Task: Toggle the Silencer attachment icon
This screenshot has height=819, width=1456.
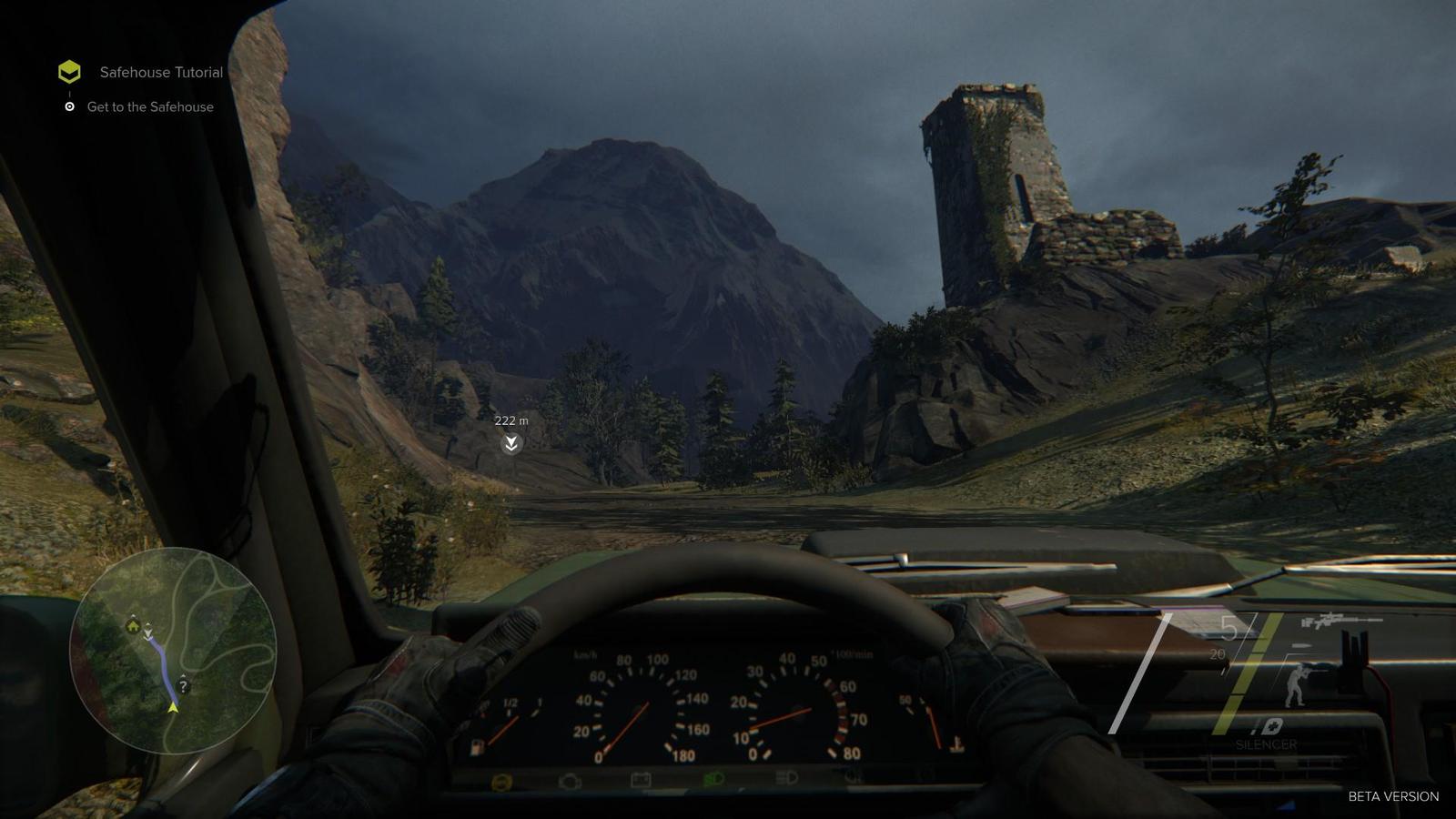Action: coord(1267,727)
